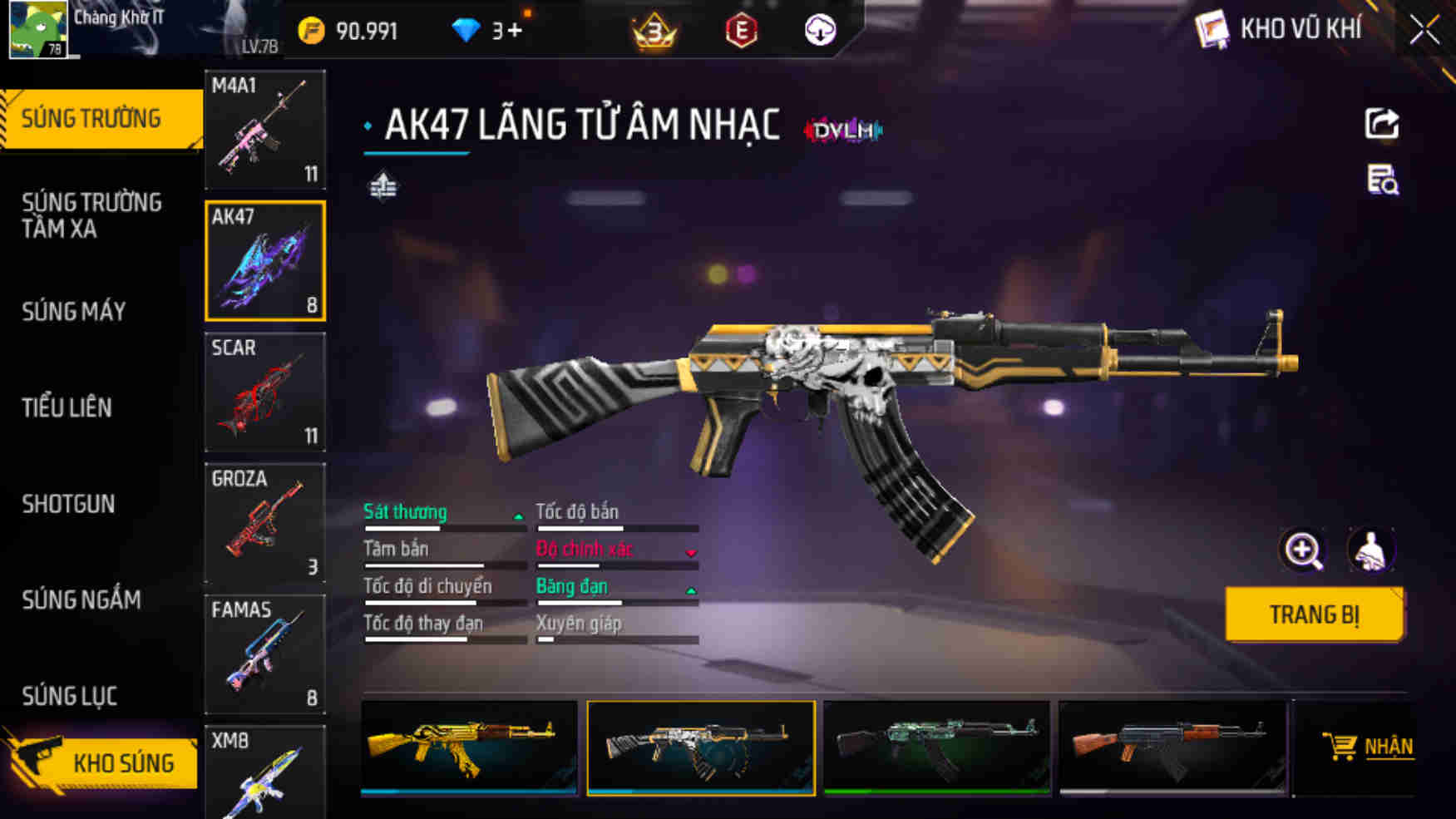Show the SÚNG NGẮM category
Image resolution: width=1456 pixels, height=819 pixels.
point(81,599)
